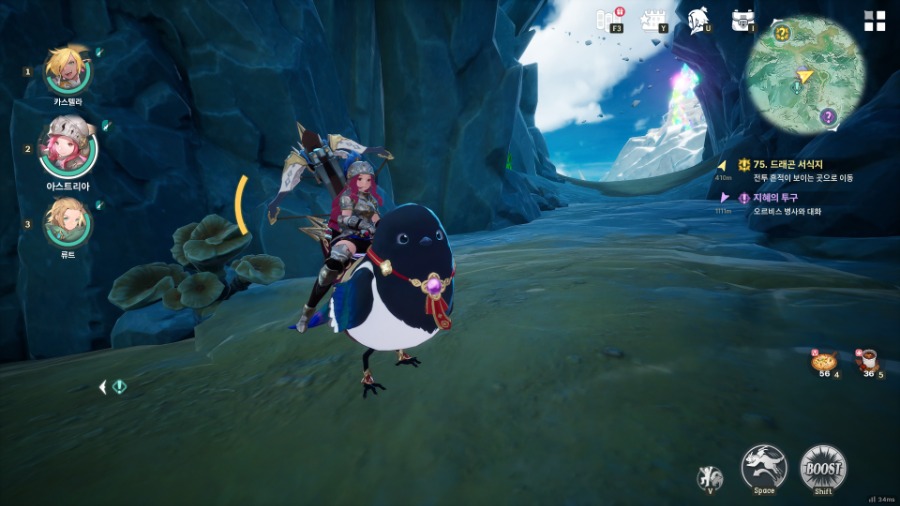The height and width of the screenshot is (506, 900).
Task: Open the four-square main menu icon
Action: click(874, 21)
